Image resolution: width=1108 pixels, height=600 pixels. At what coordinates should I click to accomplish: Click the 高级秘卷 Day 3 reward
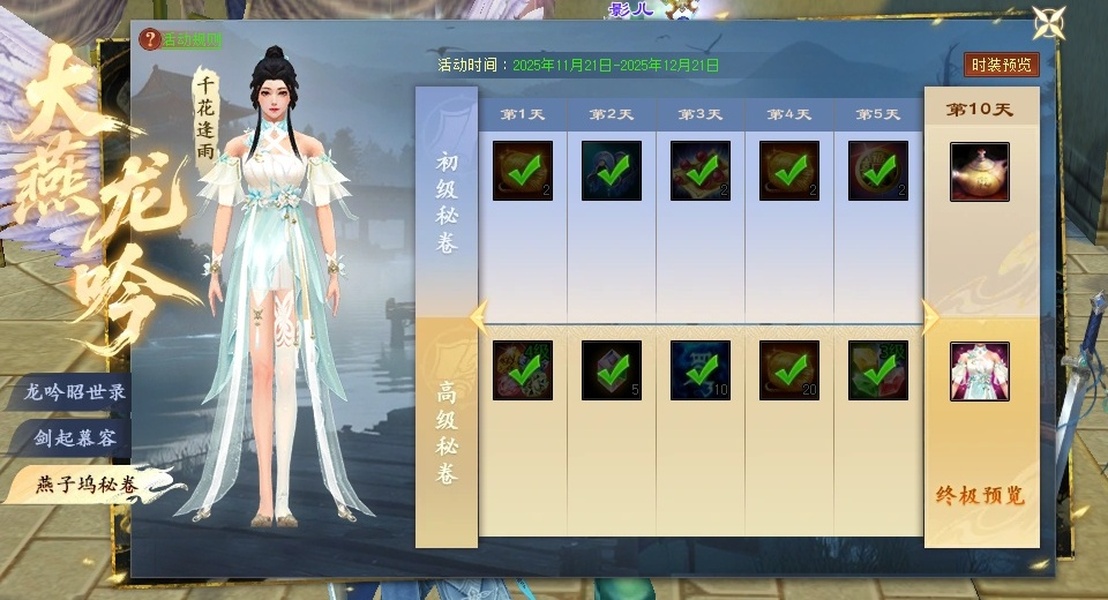pos(700,371)
